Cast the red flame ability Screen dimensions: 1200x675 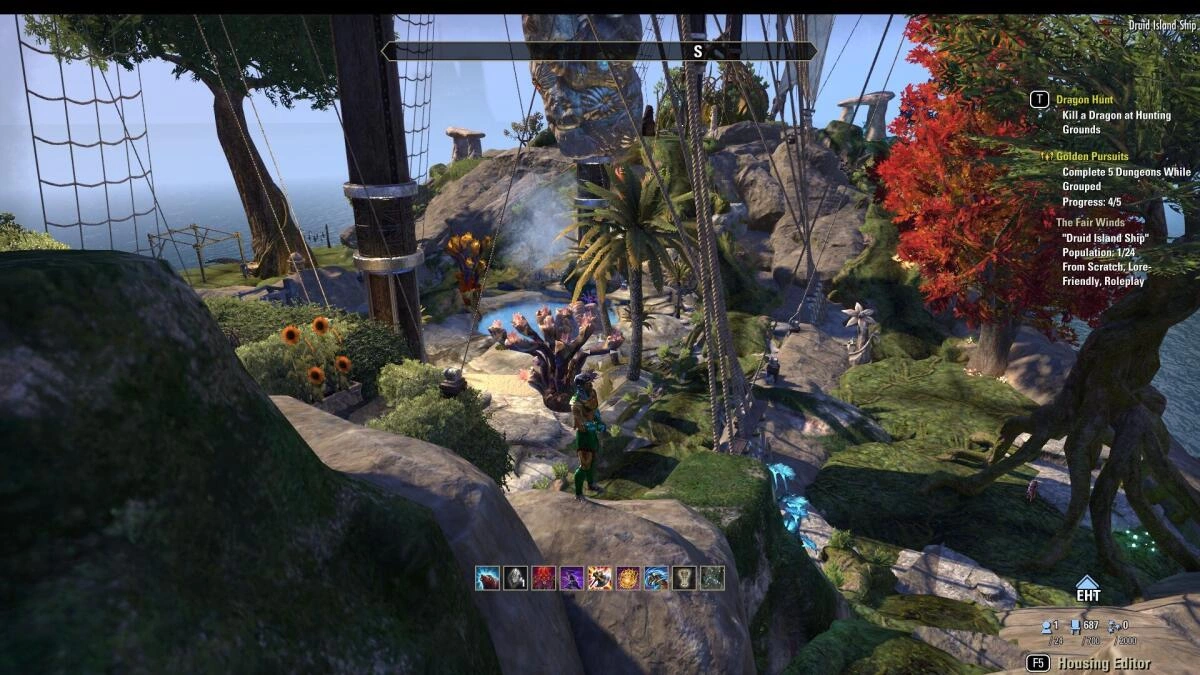543,577
